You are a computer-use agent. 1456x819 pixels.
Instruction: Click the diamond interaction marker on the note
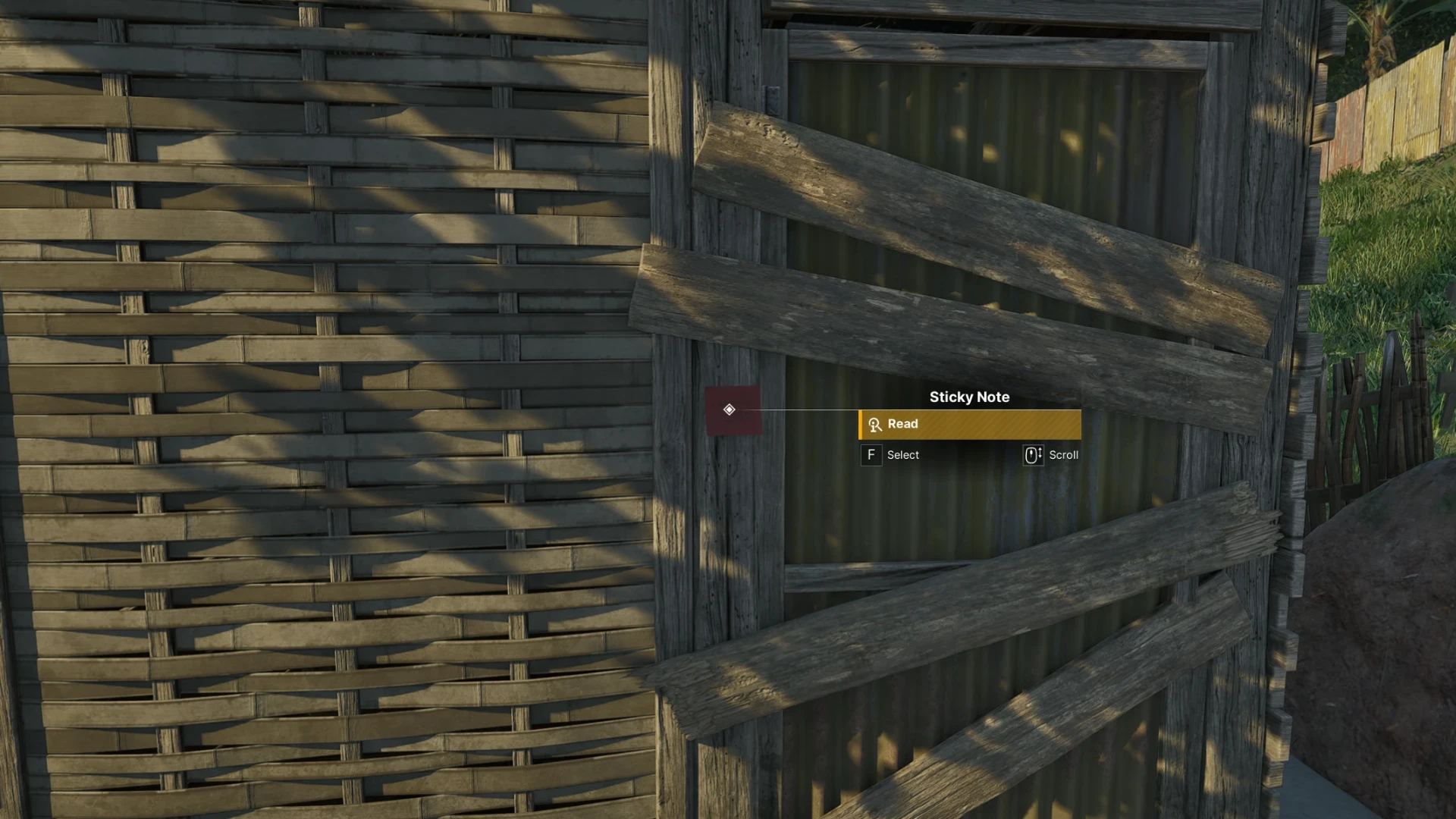tap(729, 409)
